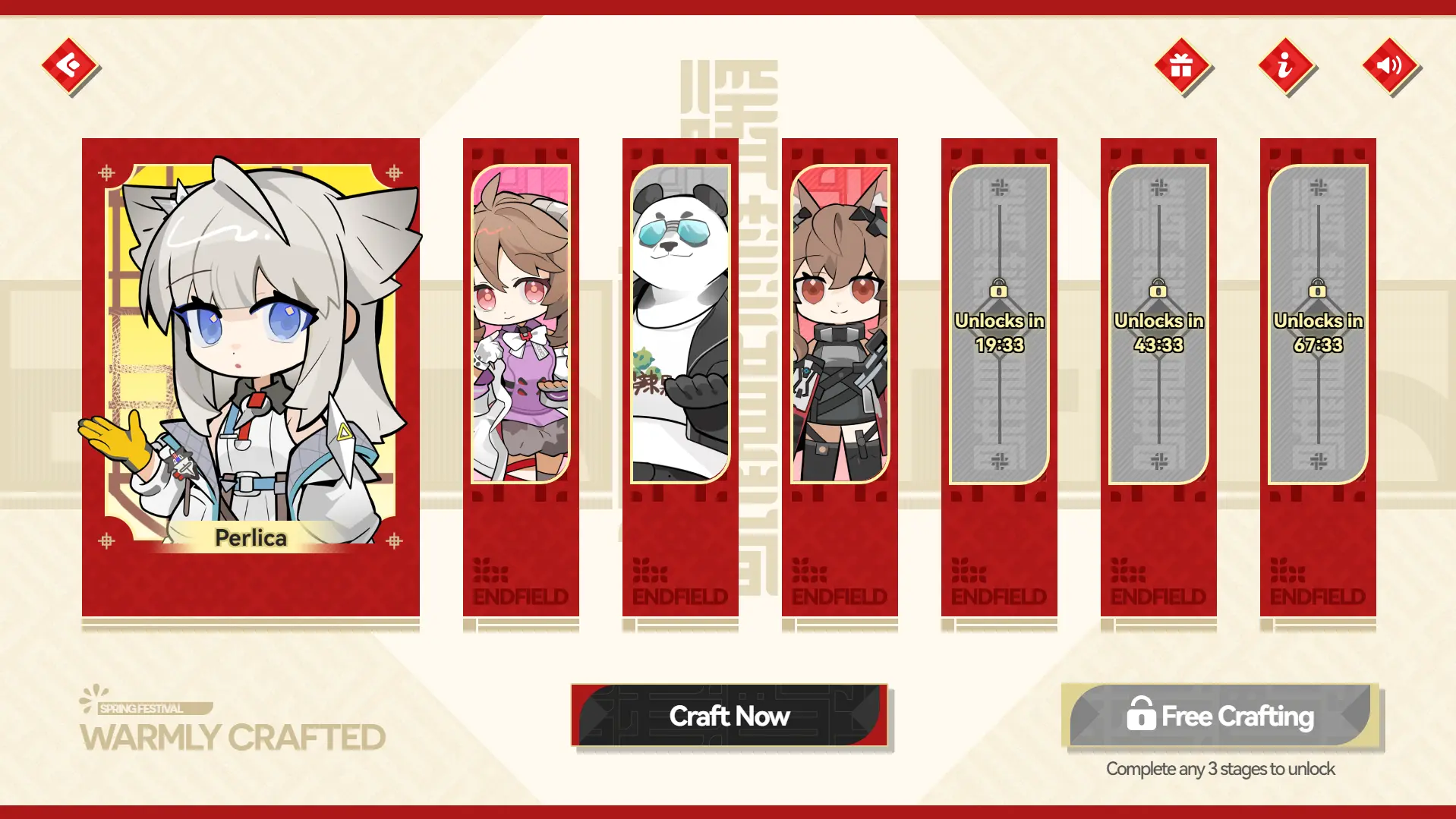The image size is (1456, 819).
Task: Click the card that unlocks in 67:33
Action: [x=1318, y=380]
